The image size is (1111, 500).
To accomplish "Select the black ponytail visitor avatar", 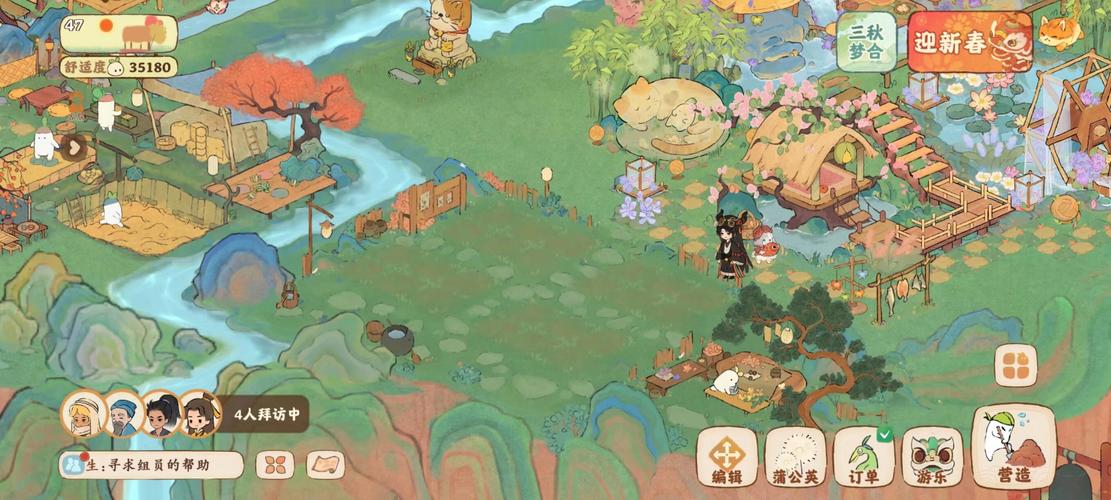I will tap(160, 413).
